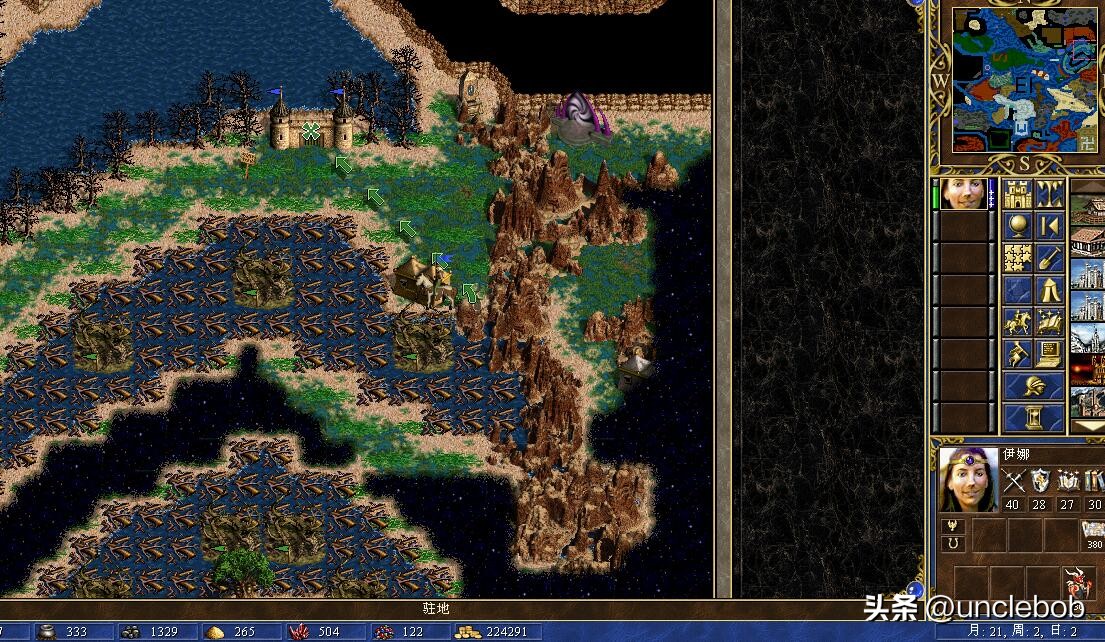The image size is (1105, 642).
Task: Click the gold stars puzzle-grid button
Action: click(1018, 258)
